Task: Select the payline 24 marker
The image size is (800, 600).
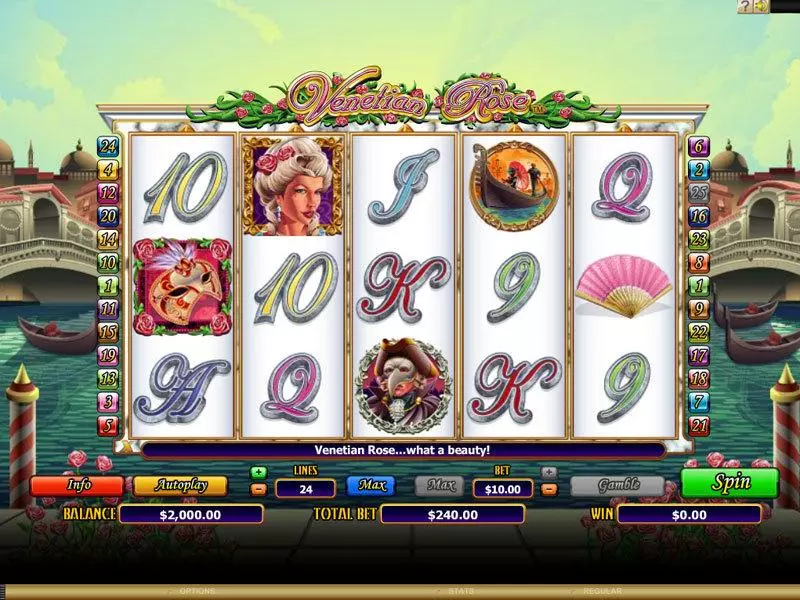Action: coord(107,146)
